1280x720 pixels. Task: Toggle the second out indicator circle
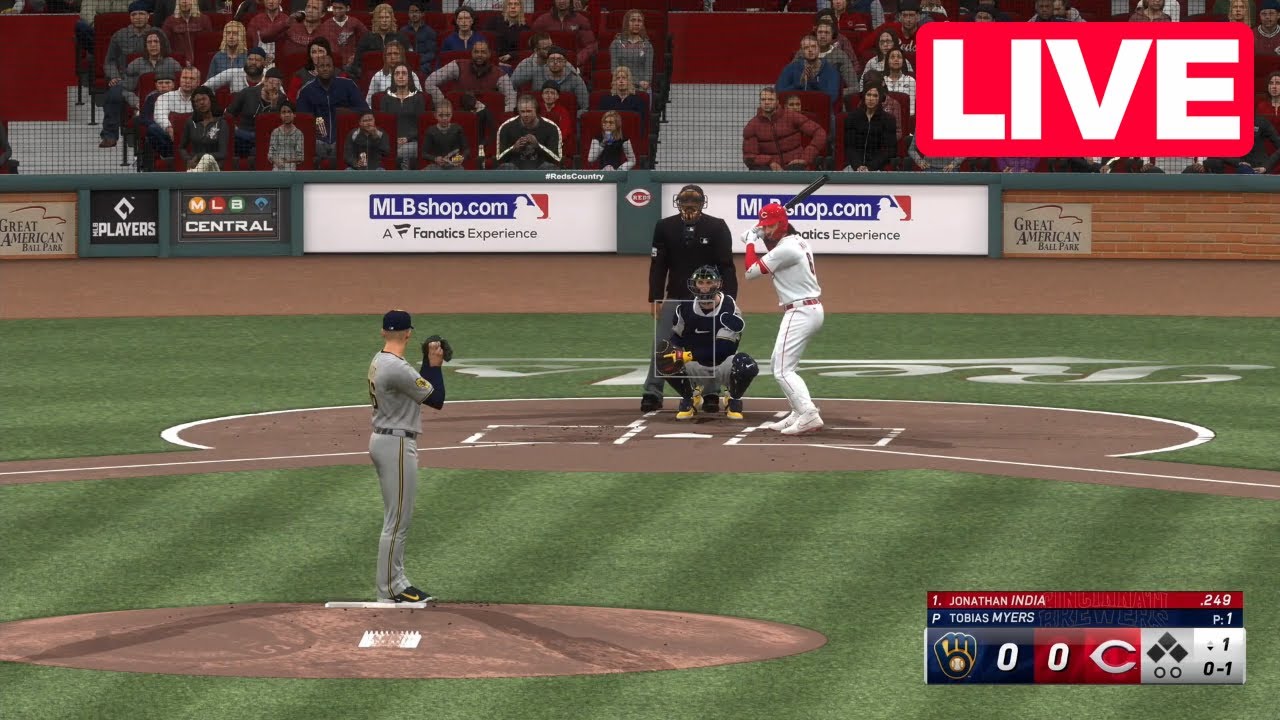click(1176, 671)
